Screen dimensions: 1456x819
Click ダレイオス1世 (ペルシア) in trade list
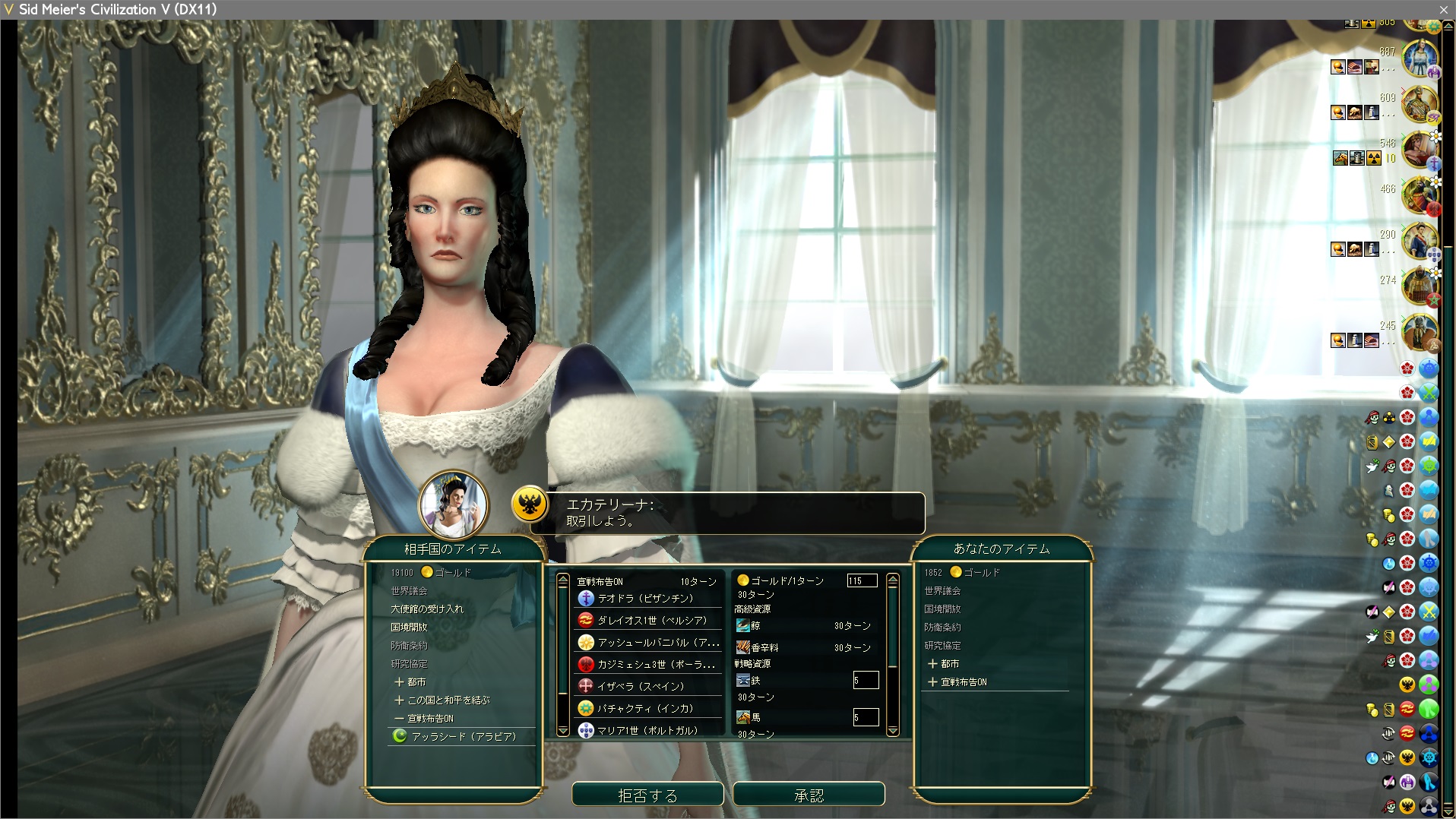coord(651,620)
